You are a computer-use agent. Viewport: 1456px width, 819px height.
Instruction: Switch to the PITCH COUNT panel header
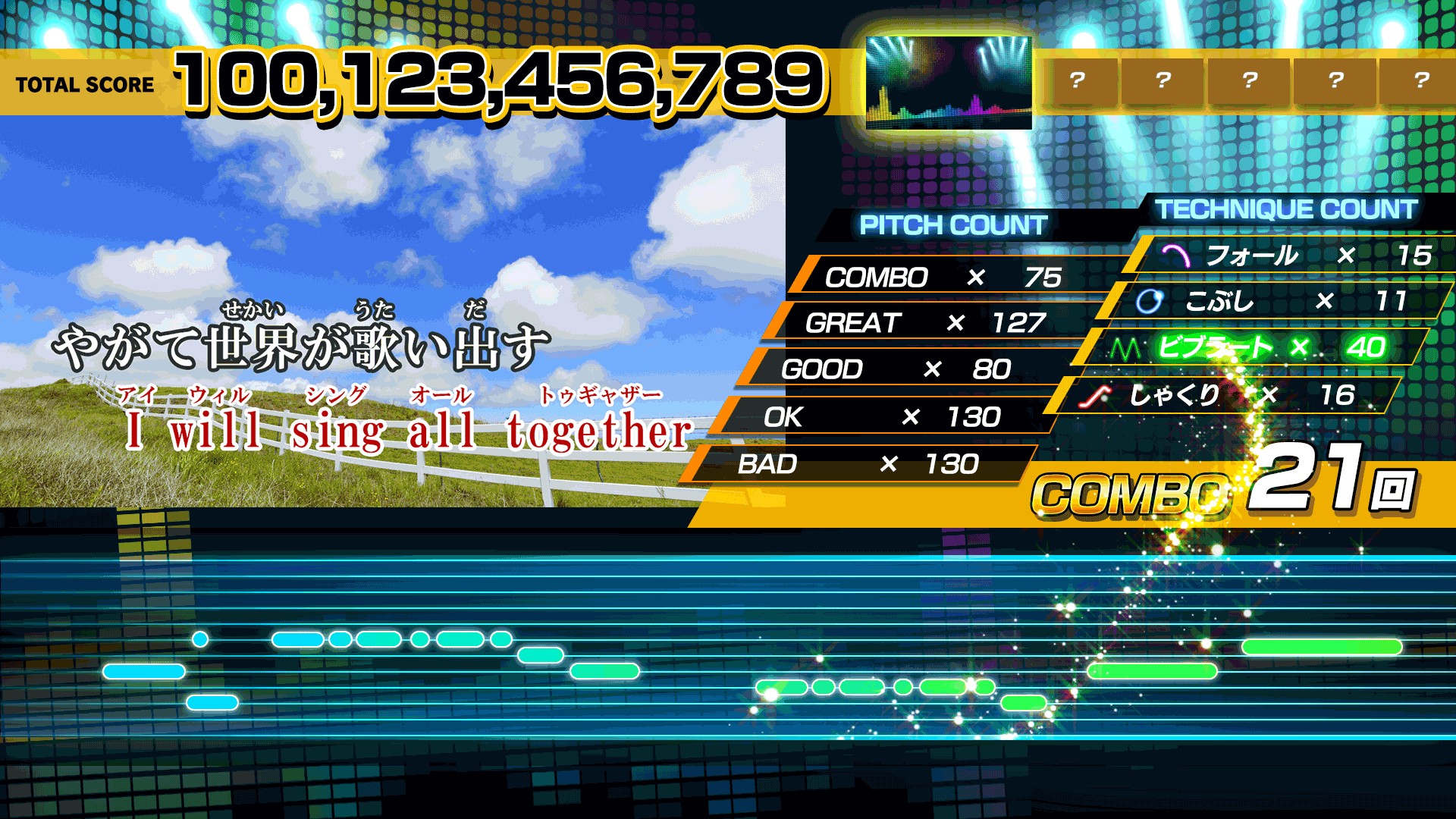tap(952, 225)
